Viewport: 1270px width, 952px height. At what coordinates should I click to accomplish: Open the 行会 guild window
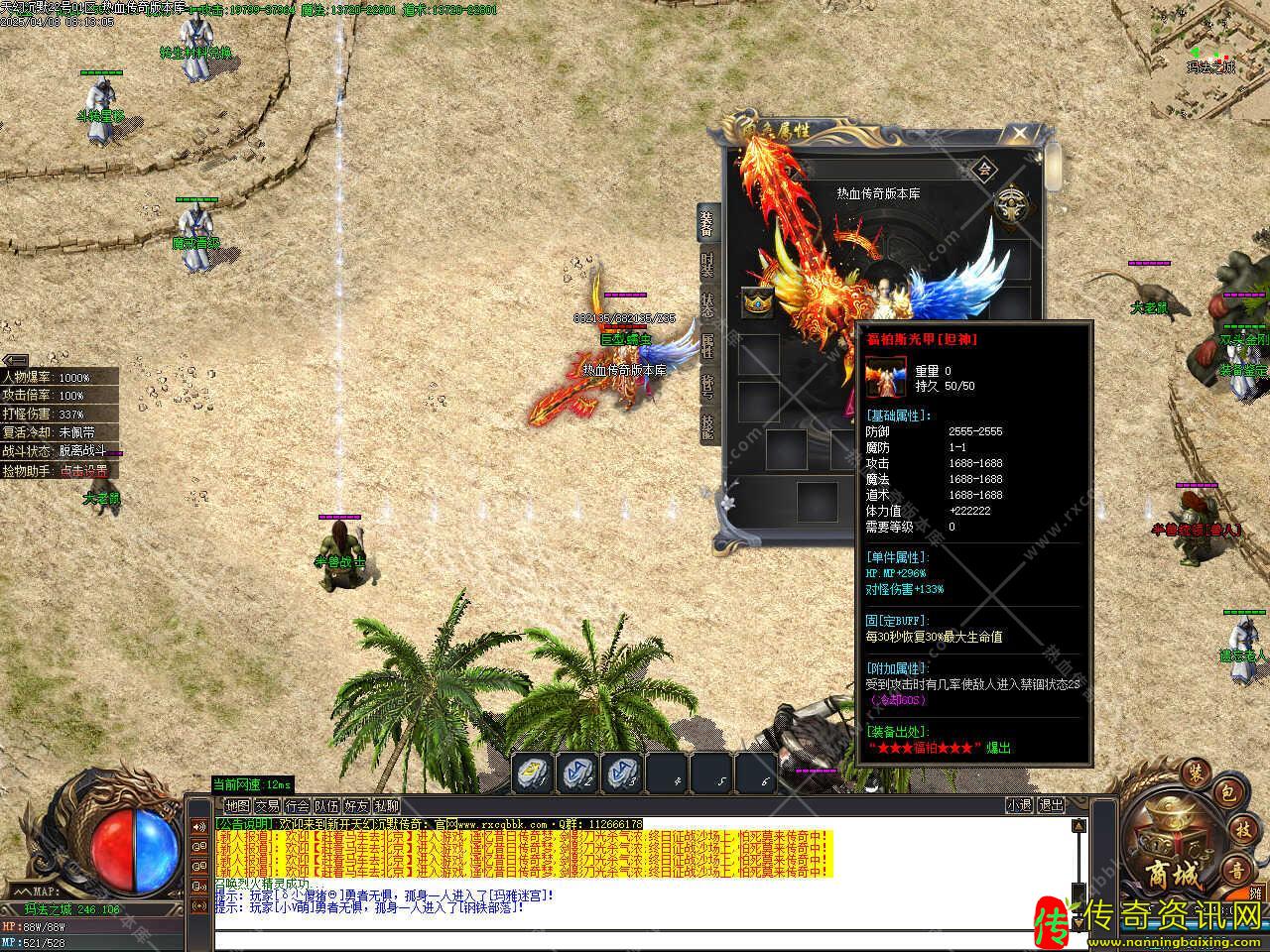297,806
